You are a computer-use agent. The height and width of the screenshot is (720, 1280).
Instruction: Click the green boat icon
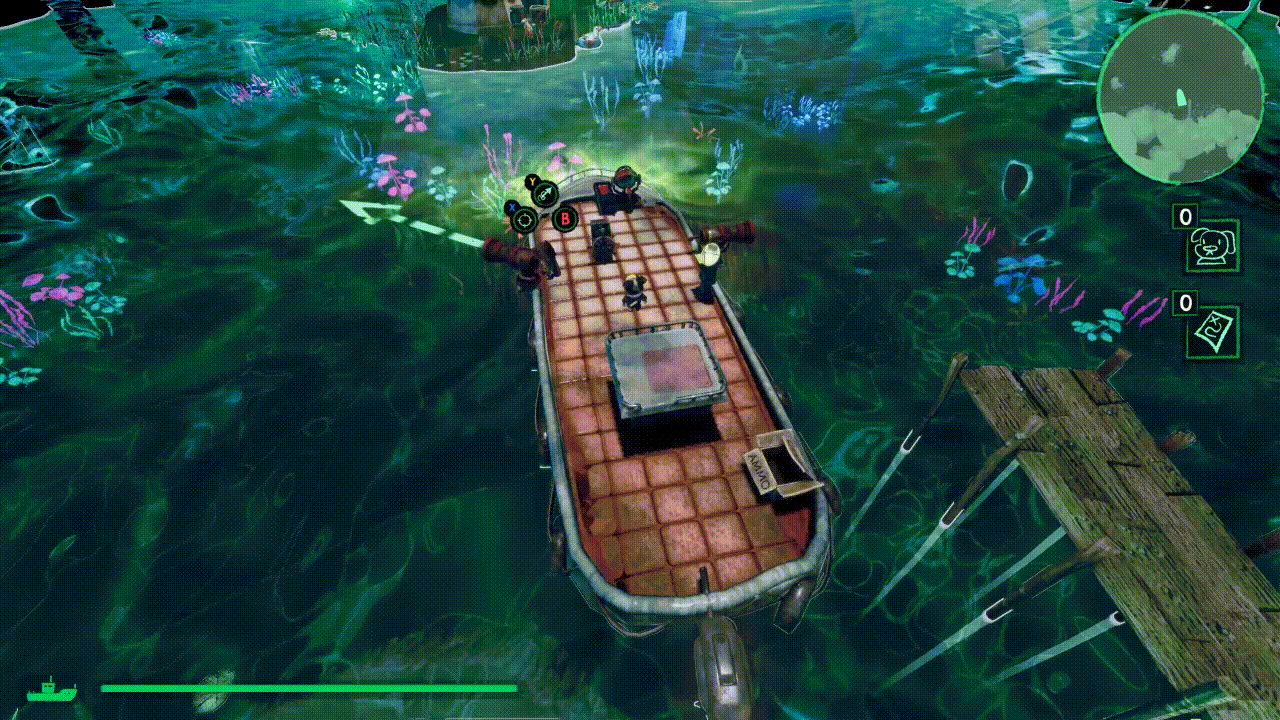click(51, 689)
